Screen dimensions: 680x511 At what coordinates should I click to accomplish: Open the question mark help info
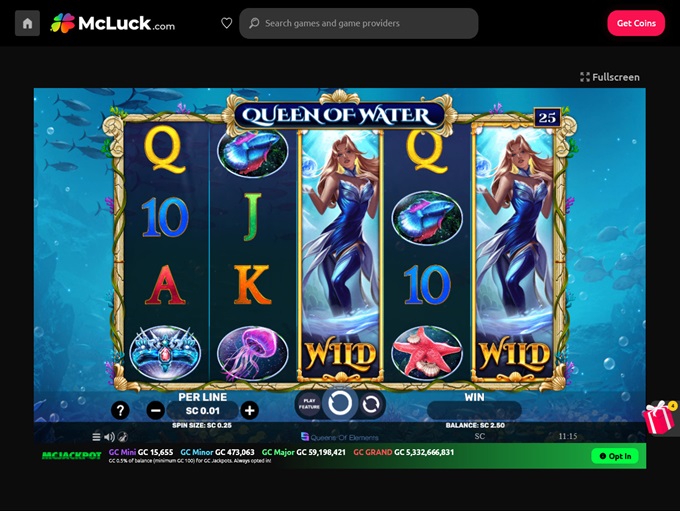120,410
